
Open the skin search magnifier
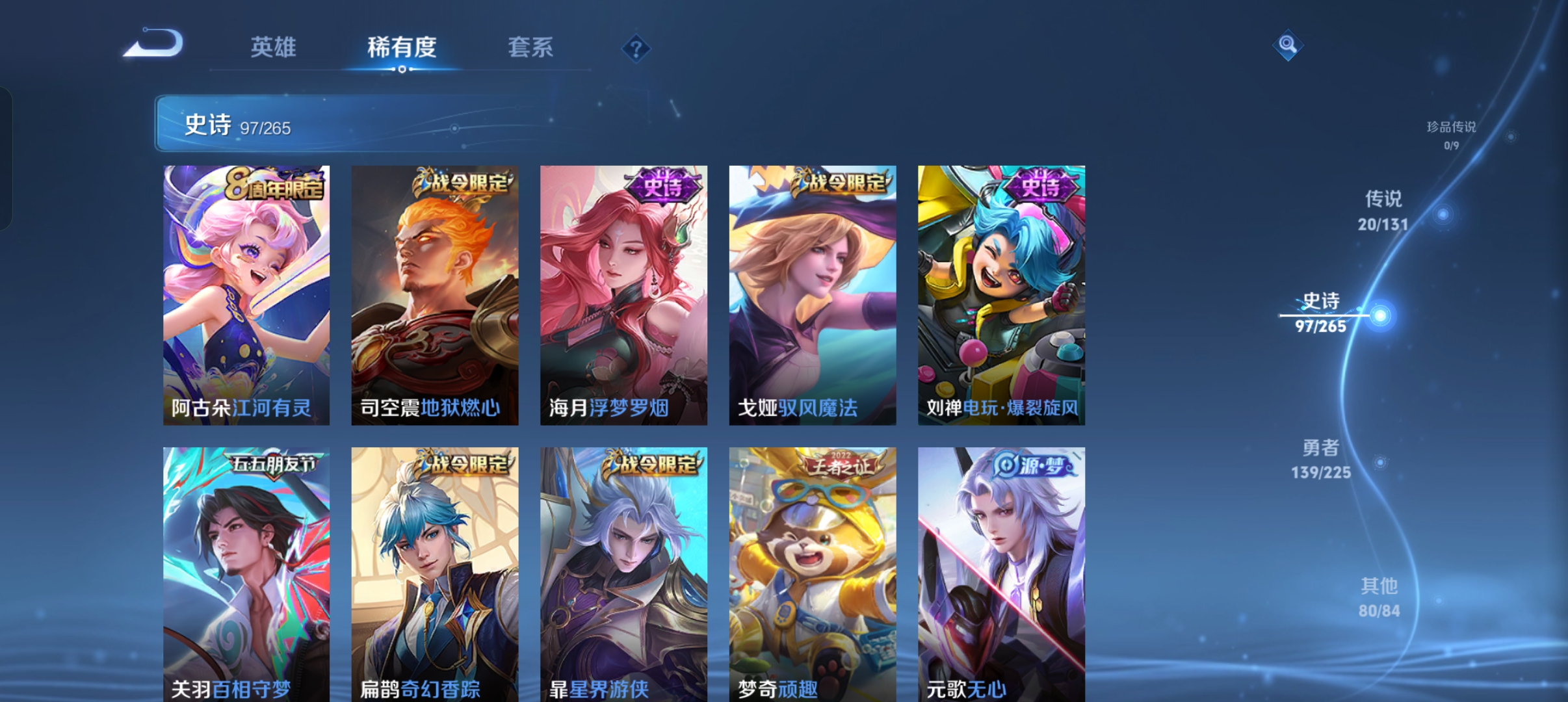(1287, 45)
